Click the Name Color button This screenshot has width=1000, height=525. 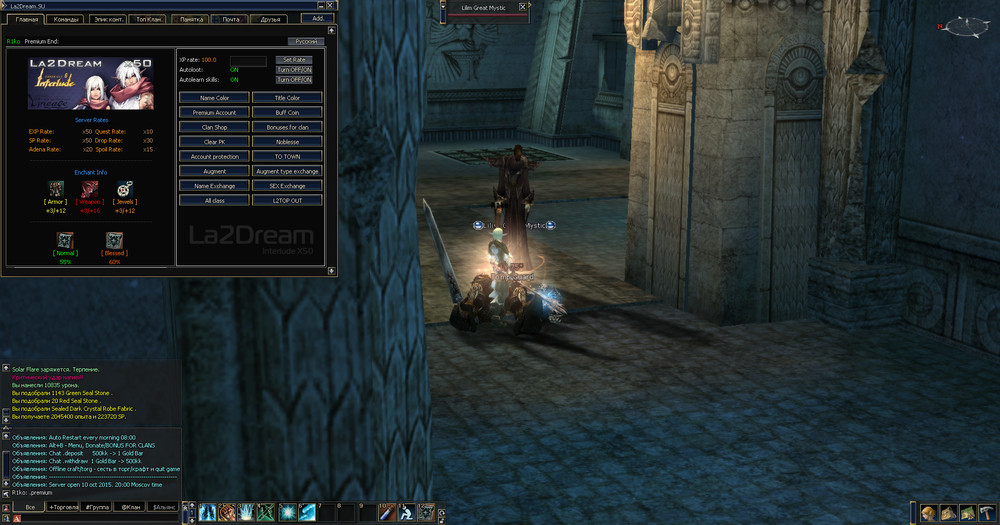214,98
